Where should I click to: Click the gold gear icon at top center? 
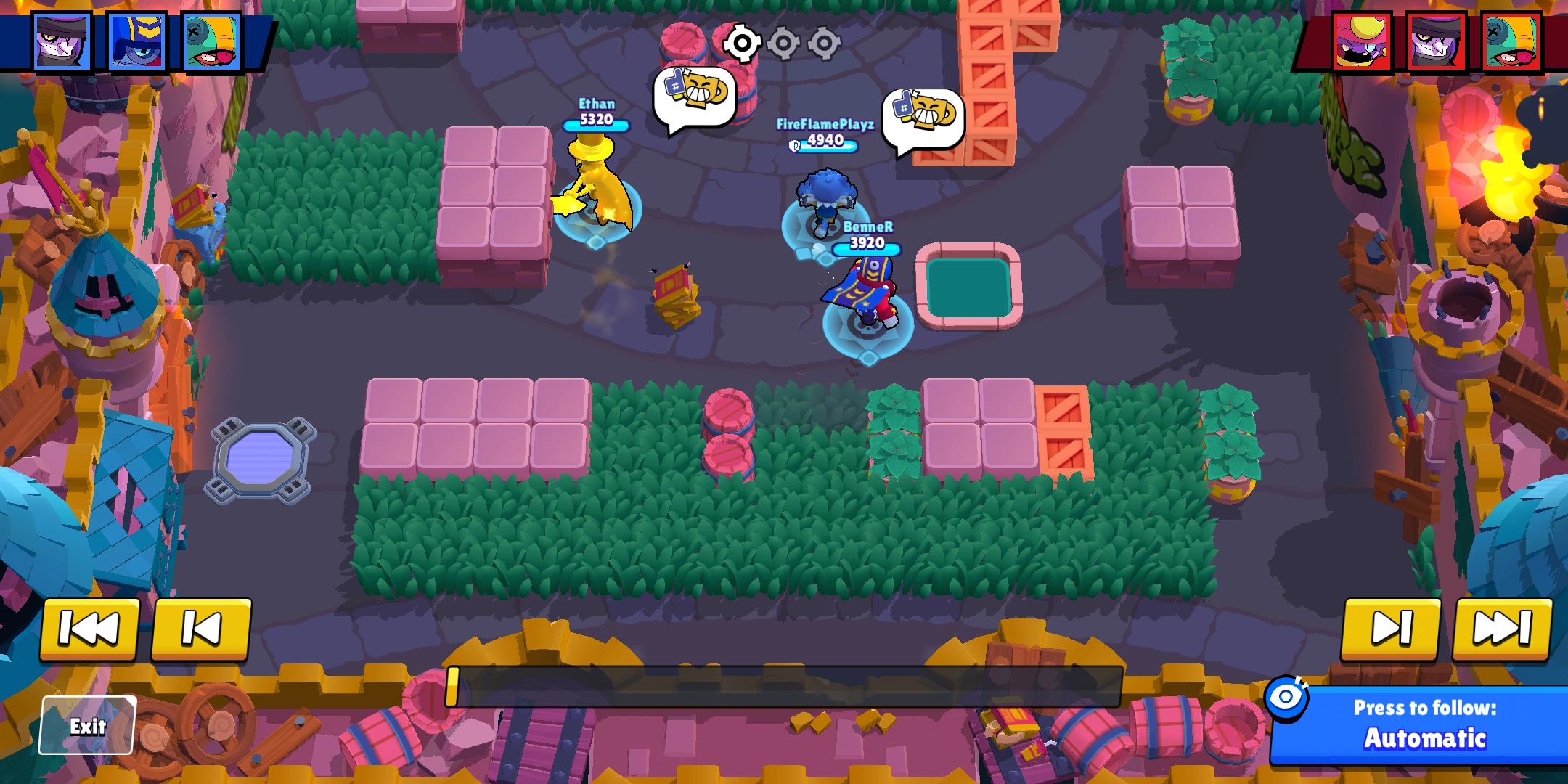(x=742, y=44)
